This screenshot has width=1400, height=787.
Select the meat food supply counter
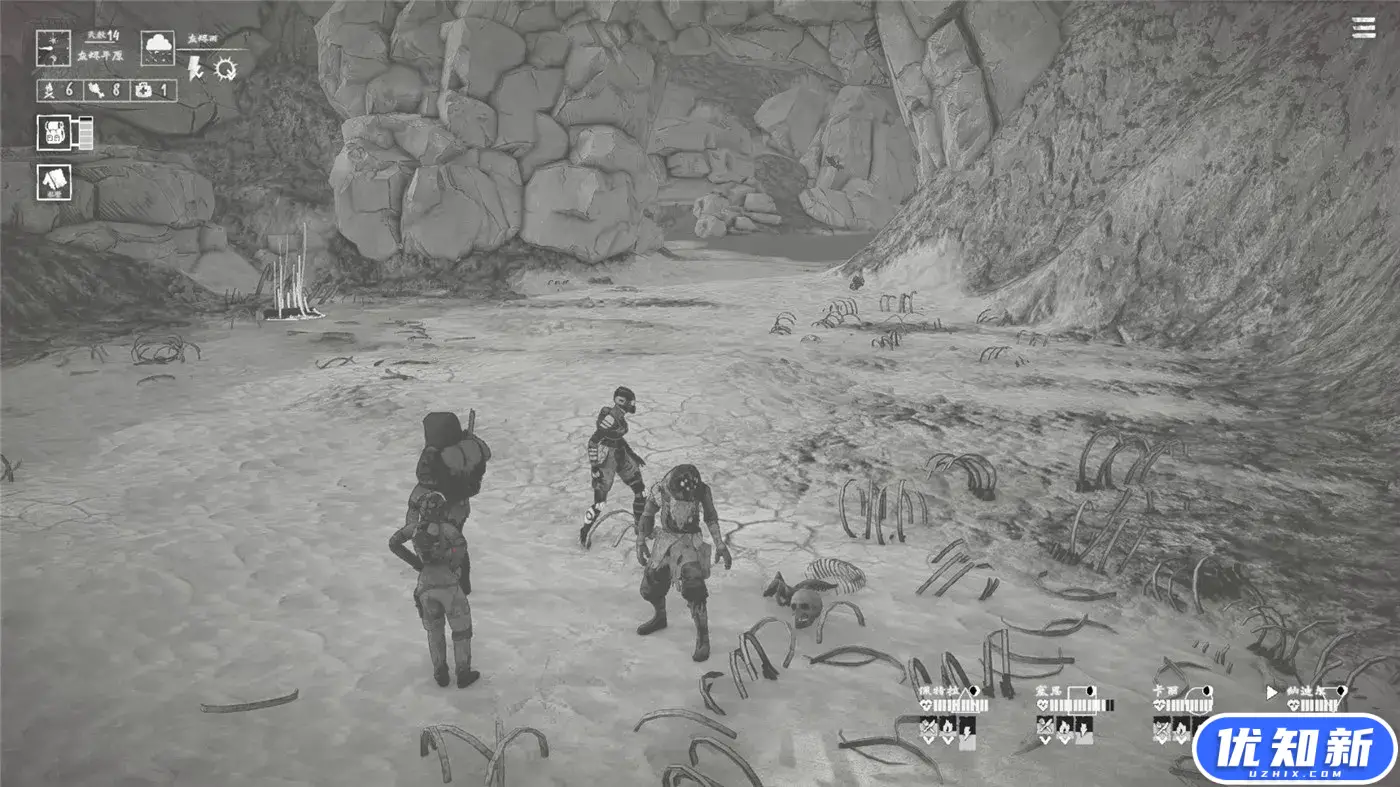point(105,91)
